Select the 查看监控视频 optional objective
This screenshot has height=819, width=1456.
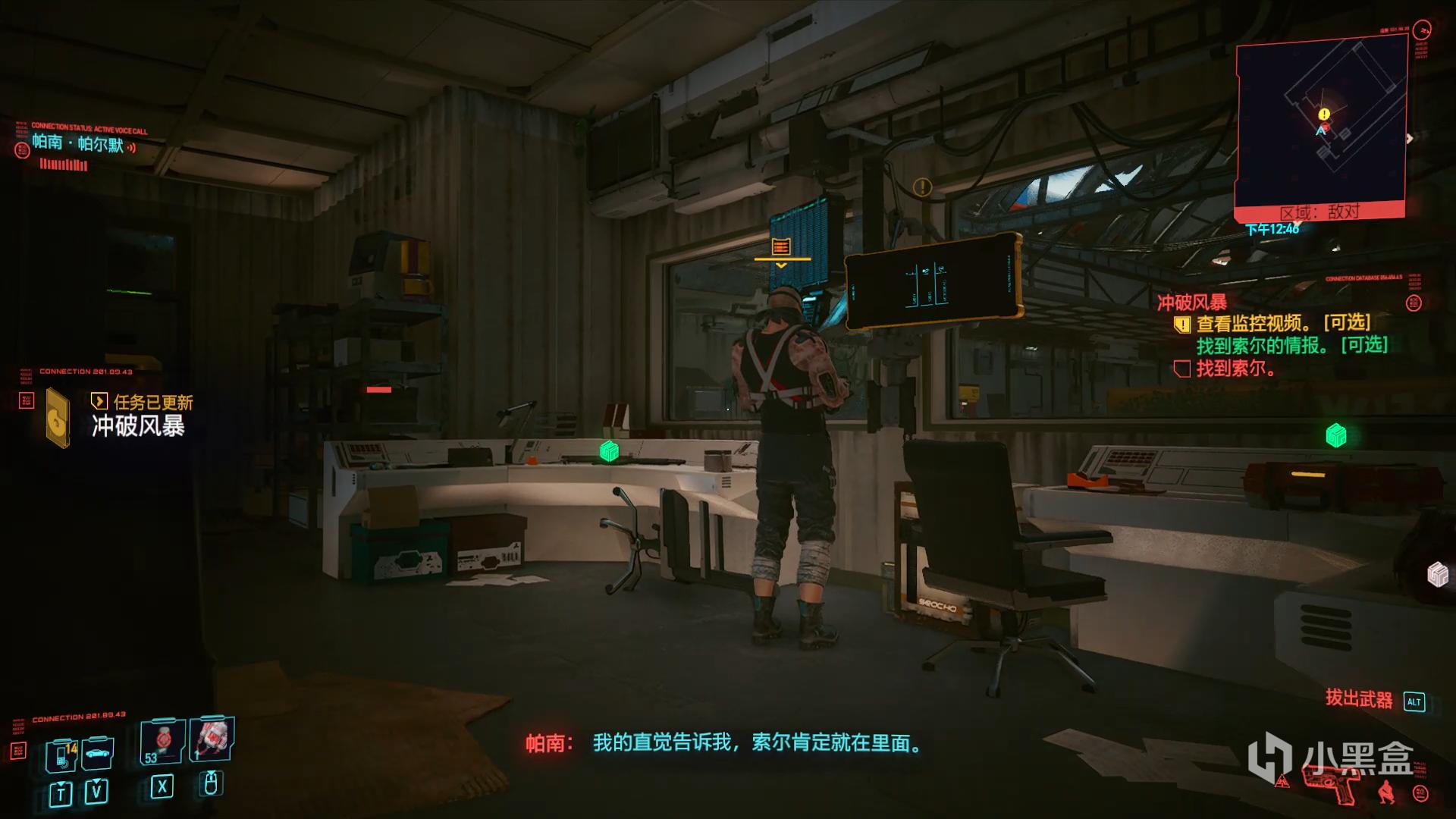coord(1282,324)
